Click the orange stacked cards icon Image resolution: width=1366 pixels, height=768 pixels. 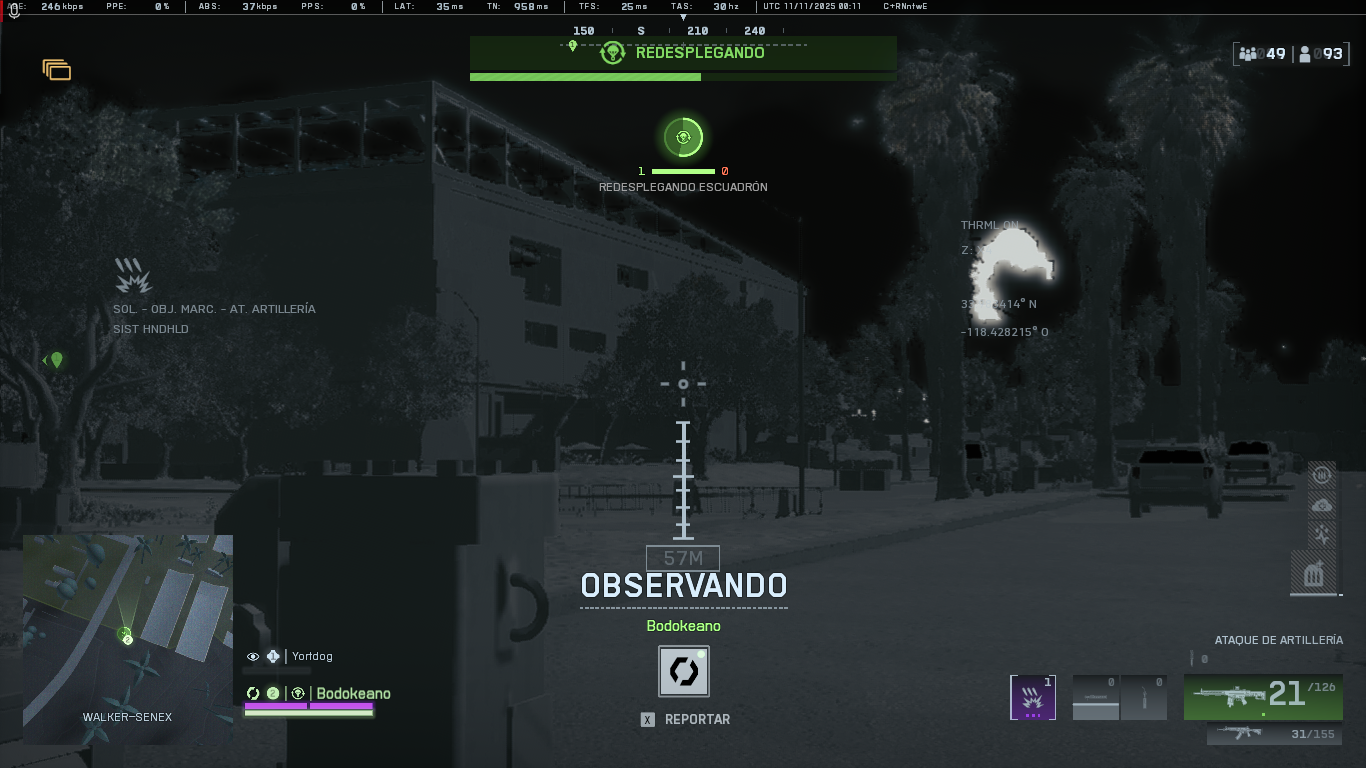point(57,70)
